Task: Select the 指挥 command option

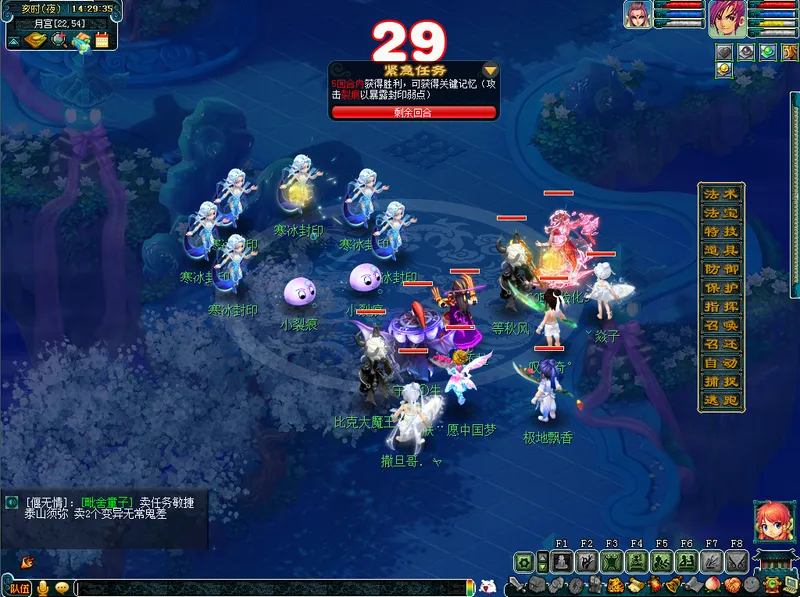Action: click(721, 307)
